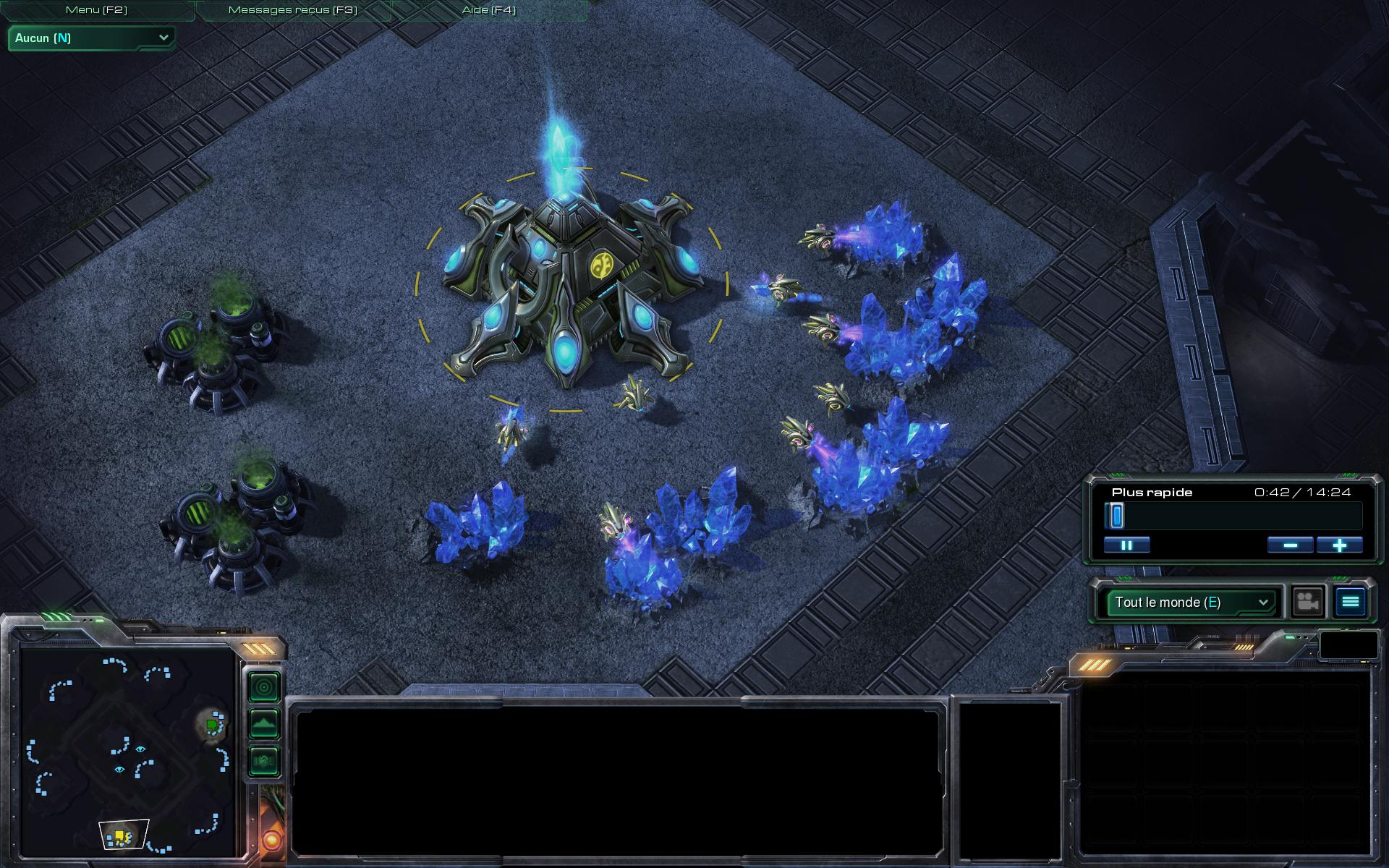Toggle the minimap handshake alliance-colors button
This screenshot has height=868, width=1389.
tap(264, 760)
